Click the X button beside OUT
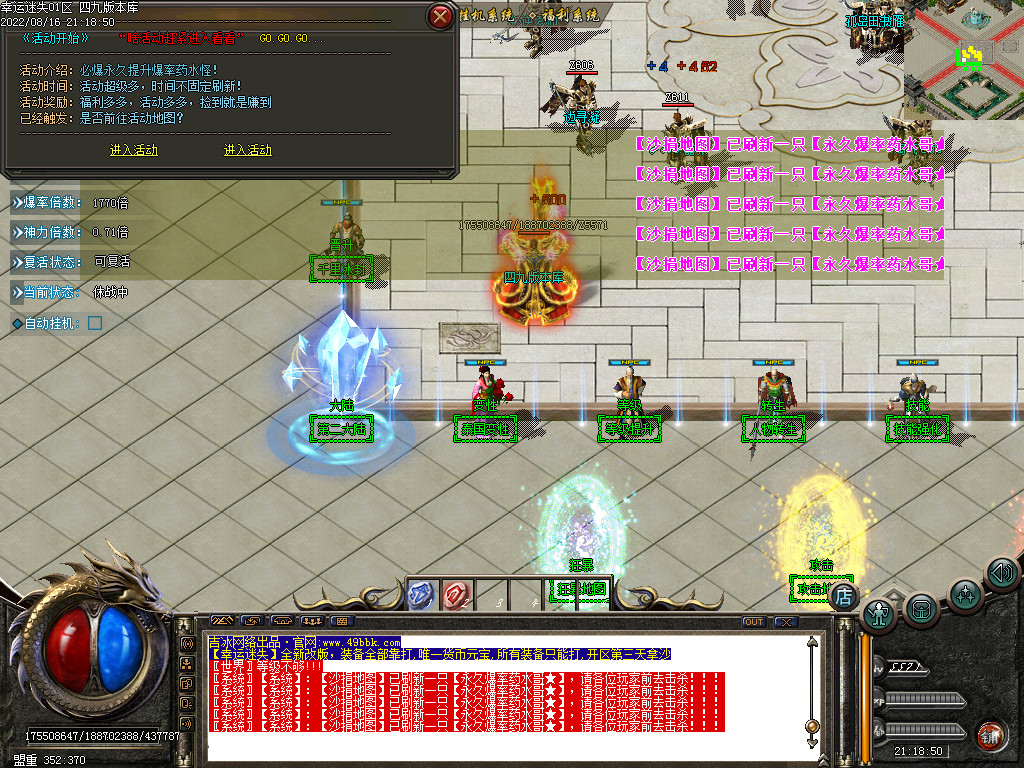Image resolution: width=1024 pixels, height=768 pixels. pyautogui.click(x=785, y=622)
